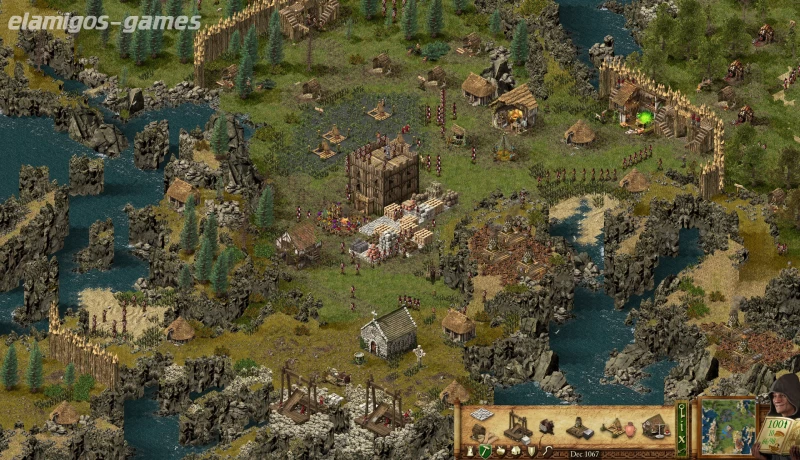
Task: Choose the woodcutter's hut building
Action: pos(480,432)
